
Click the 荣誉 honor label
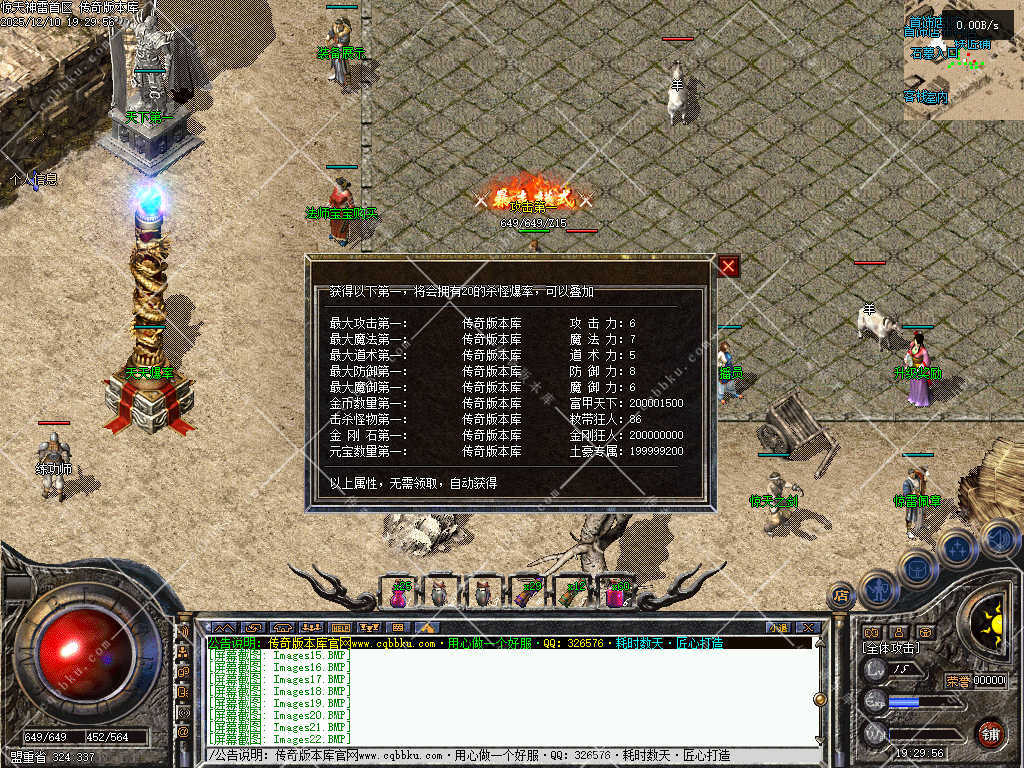pos(957,680)
